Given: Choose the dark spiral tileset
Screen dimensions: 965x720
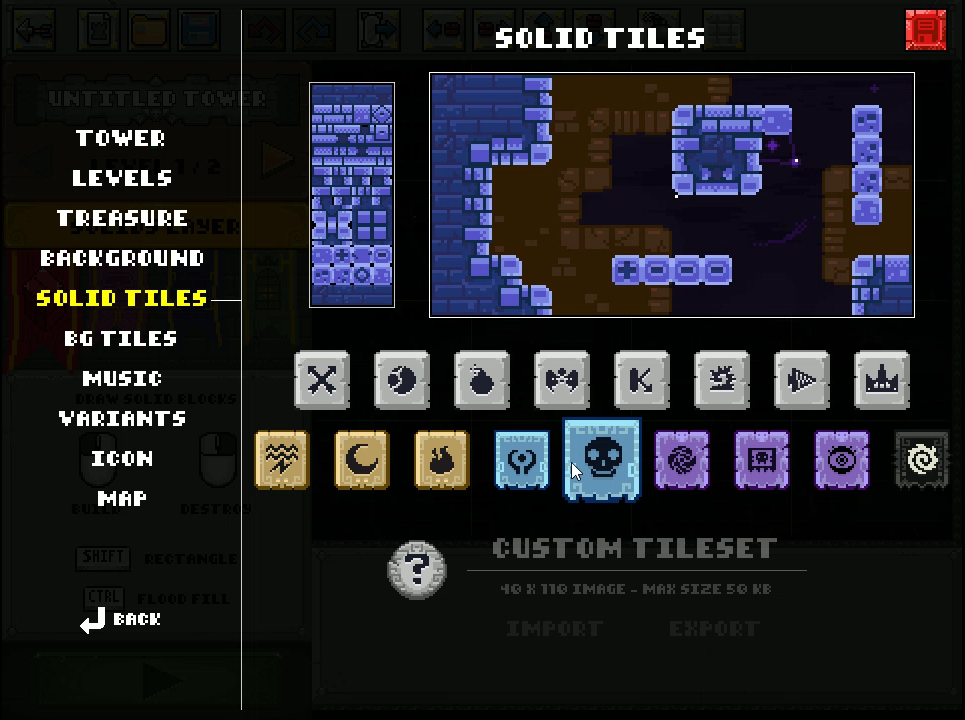Looking at the screenshot, I should click(922, 460).
